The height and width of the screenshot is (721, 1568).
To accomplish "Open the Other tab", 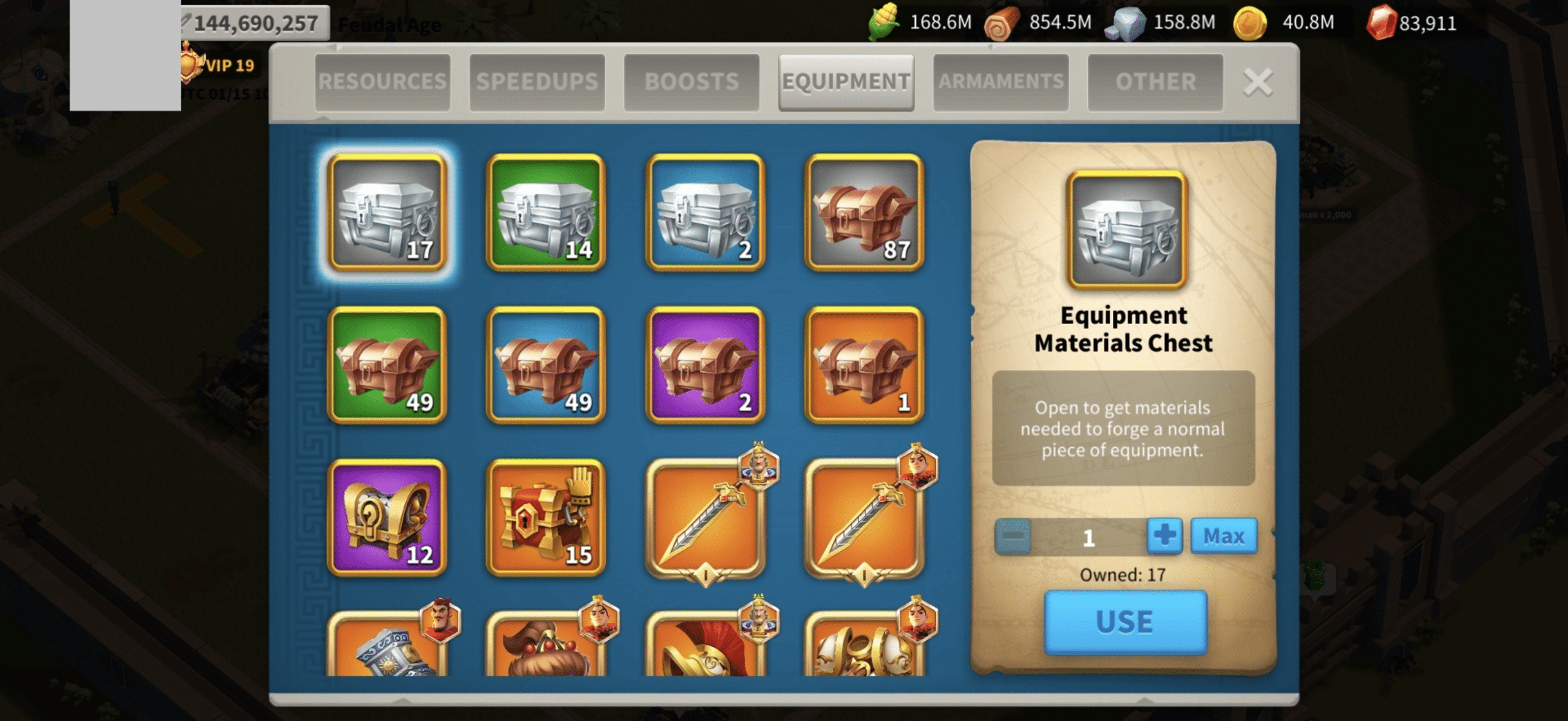I will [1155, 82].
